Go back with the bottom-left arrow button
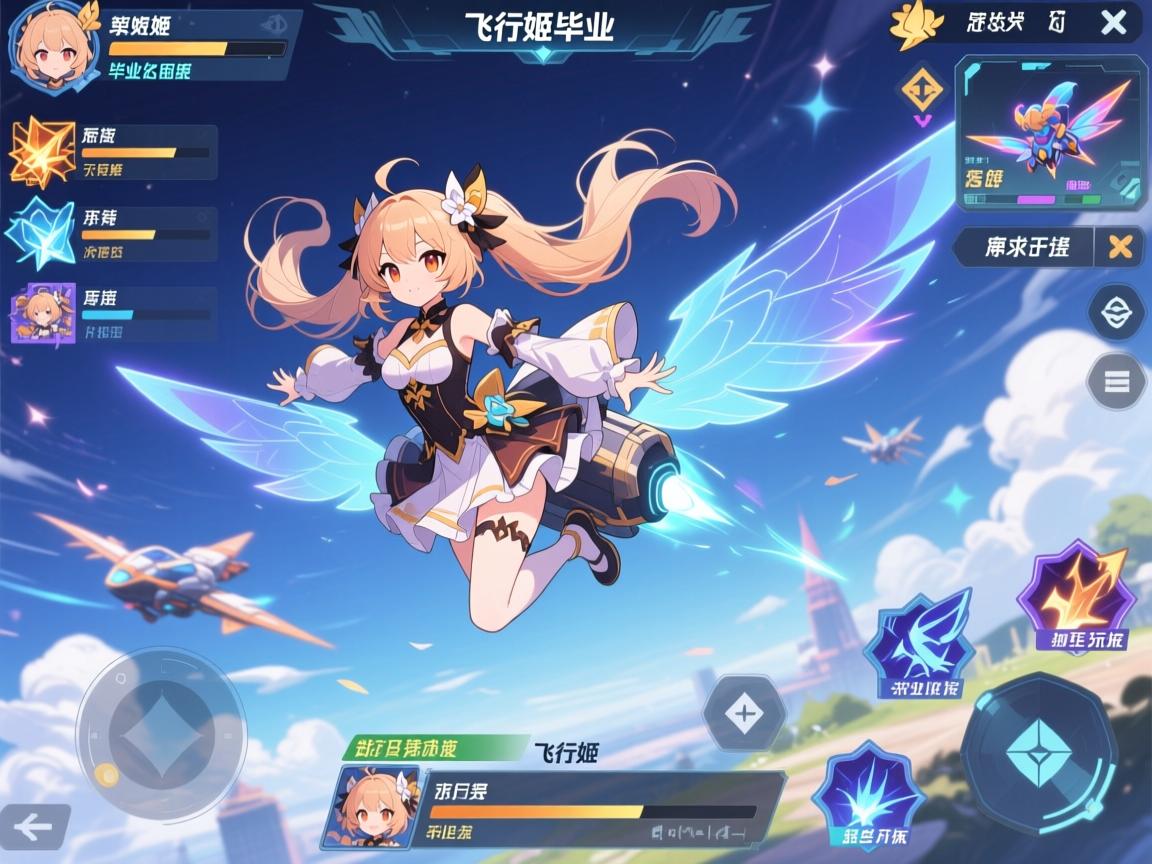The width and height of the screenshot is (1152, 864). click(x=35, y=826)
